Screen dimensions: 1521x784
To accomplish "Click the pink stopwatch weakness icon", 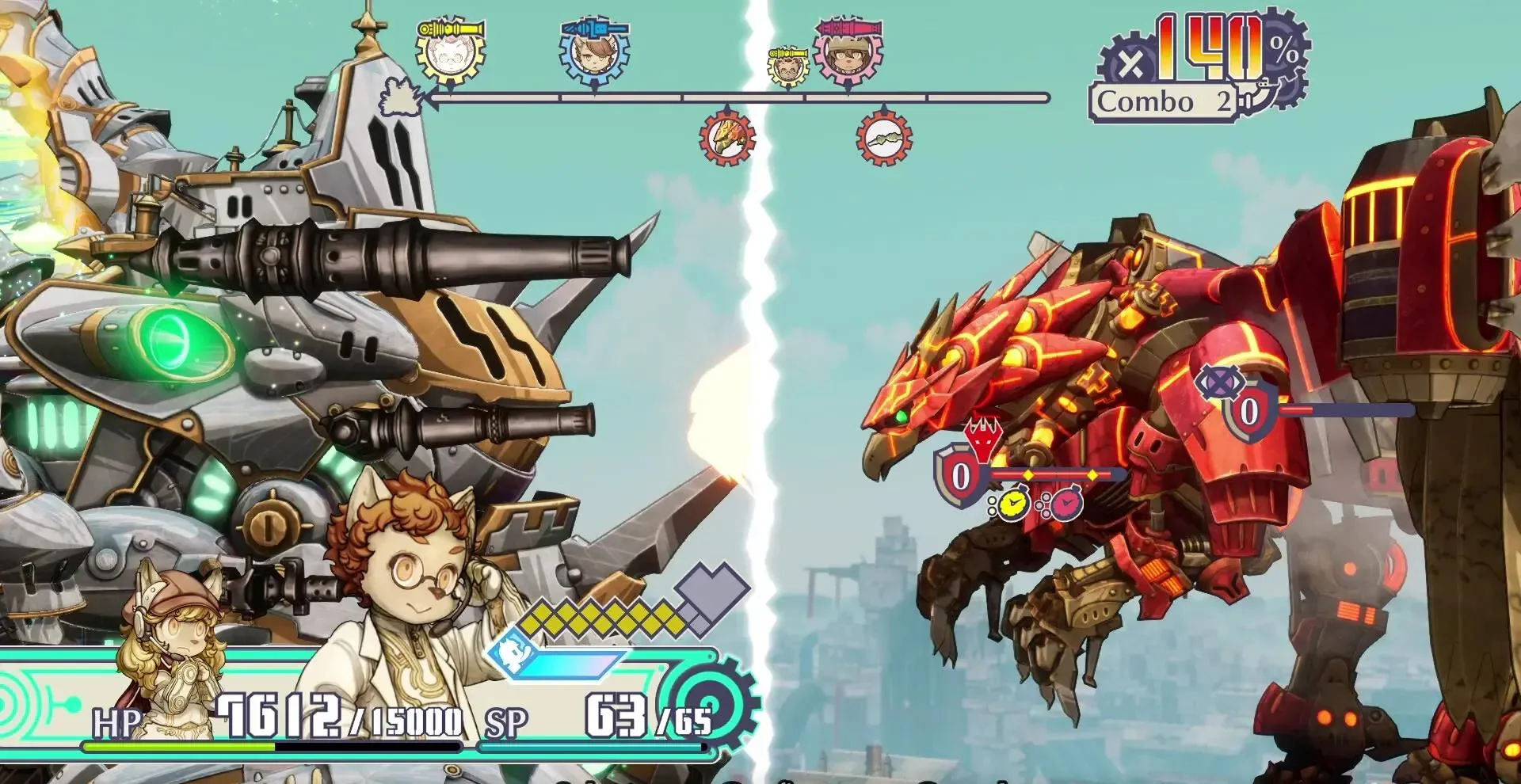I will click(x=1064, y=503).
